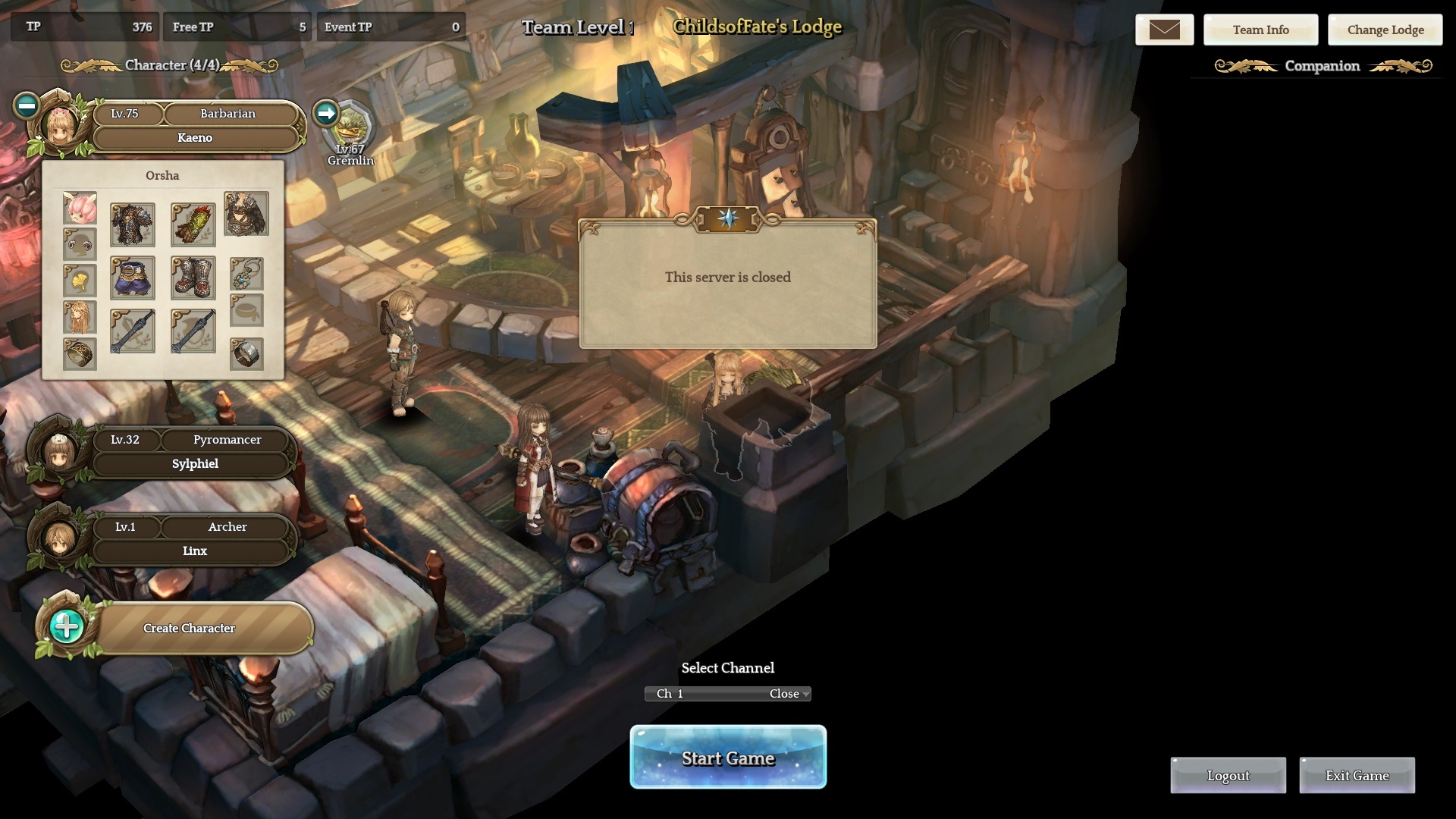Inspect the green gauntlet glove slot
The width and height of the screenshot is (1456, 819).
coord(193,224)
